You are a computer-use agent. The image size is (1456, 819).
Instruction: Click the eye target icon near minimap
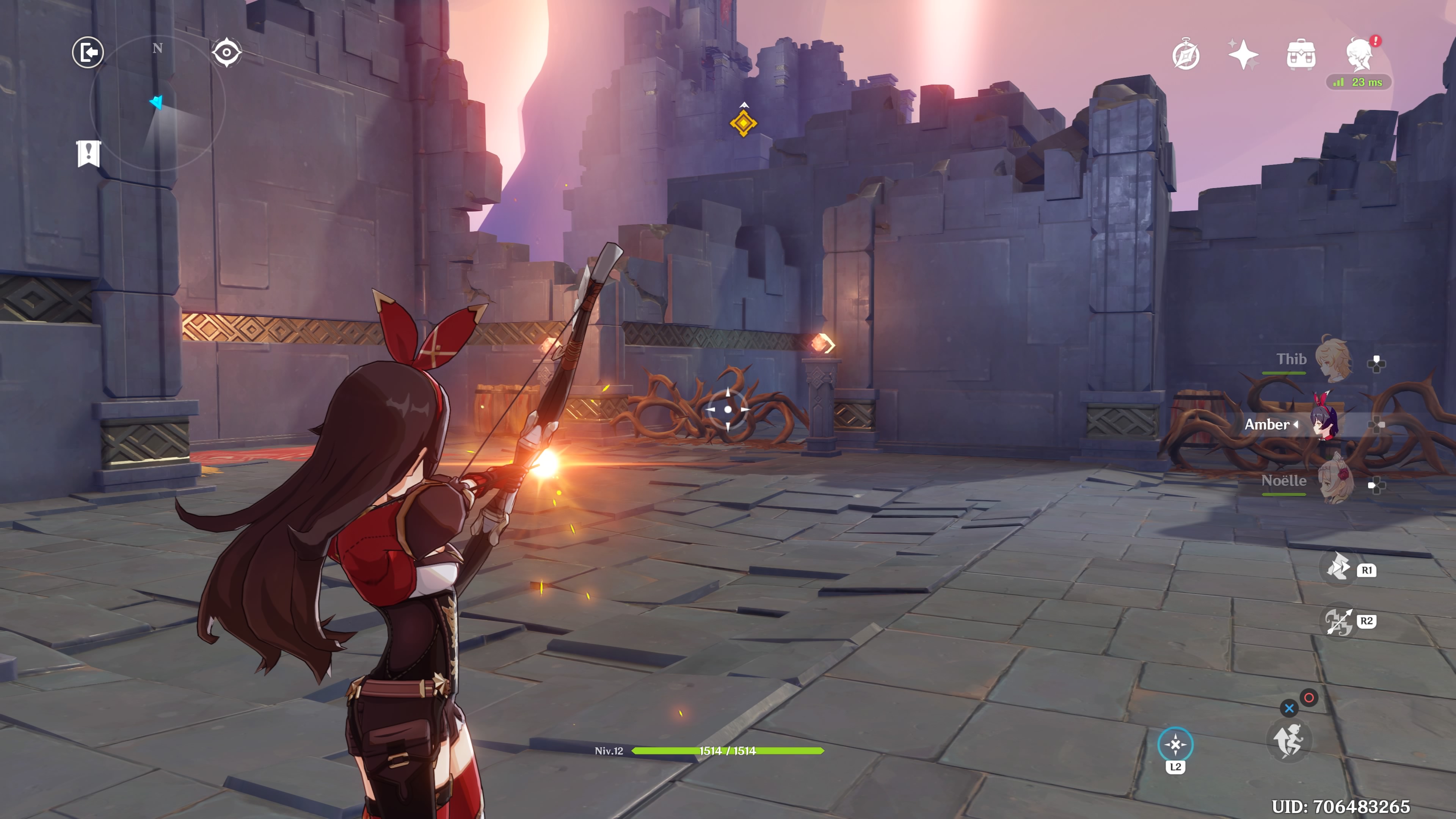(227, 53)
